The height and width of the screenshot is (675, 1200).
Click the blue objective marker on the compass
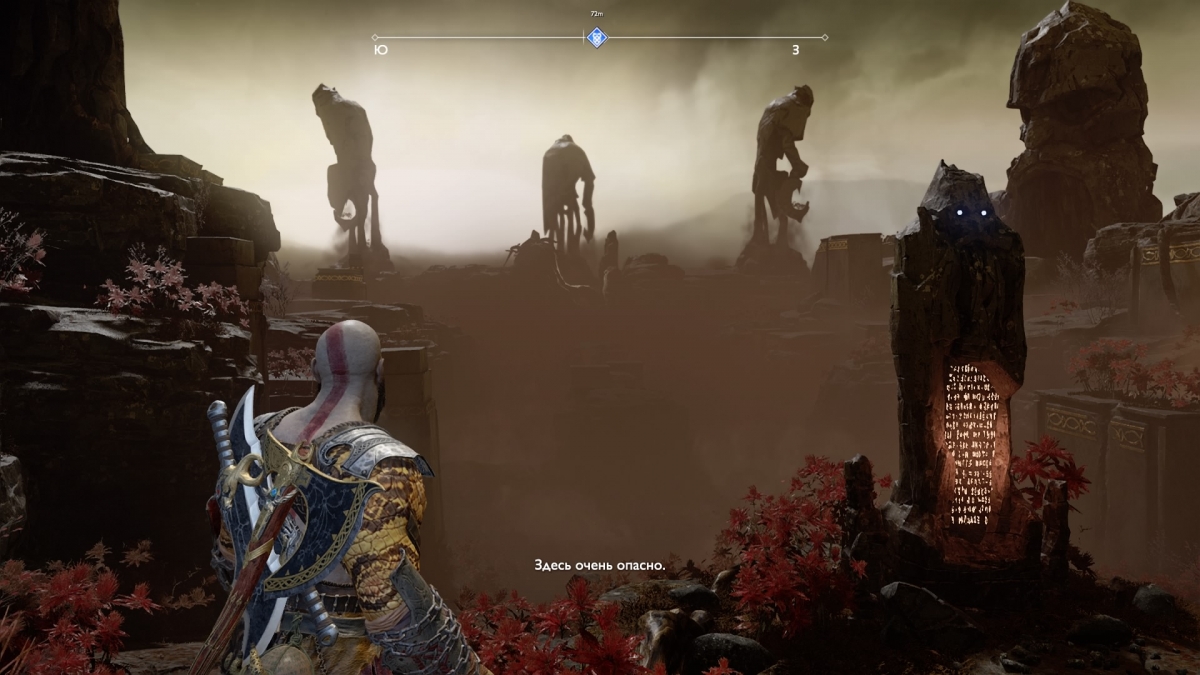click(x=597, y=38)
